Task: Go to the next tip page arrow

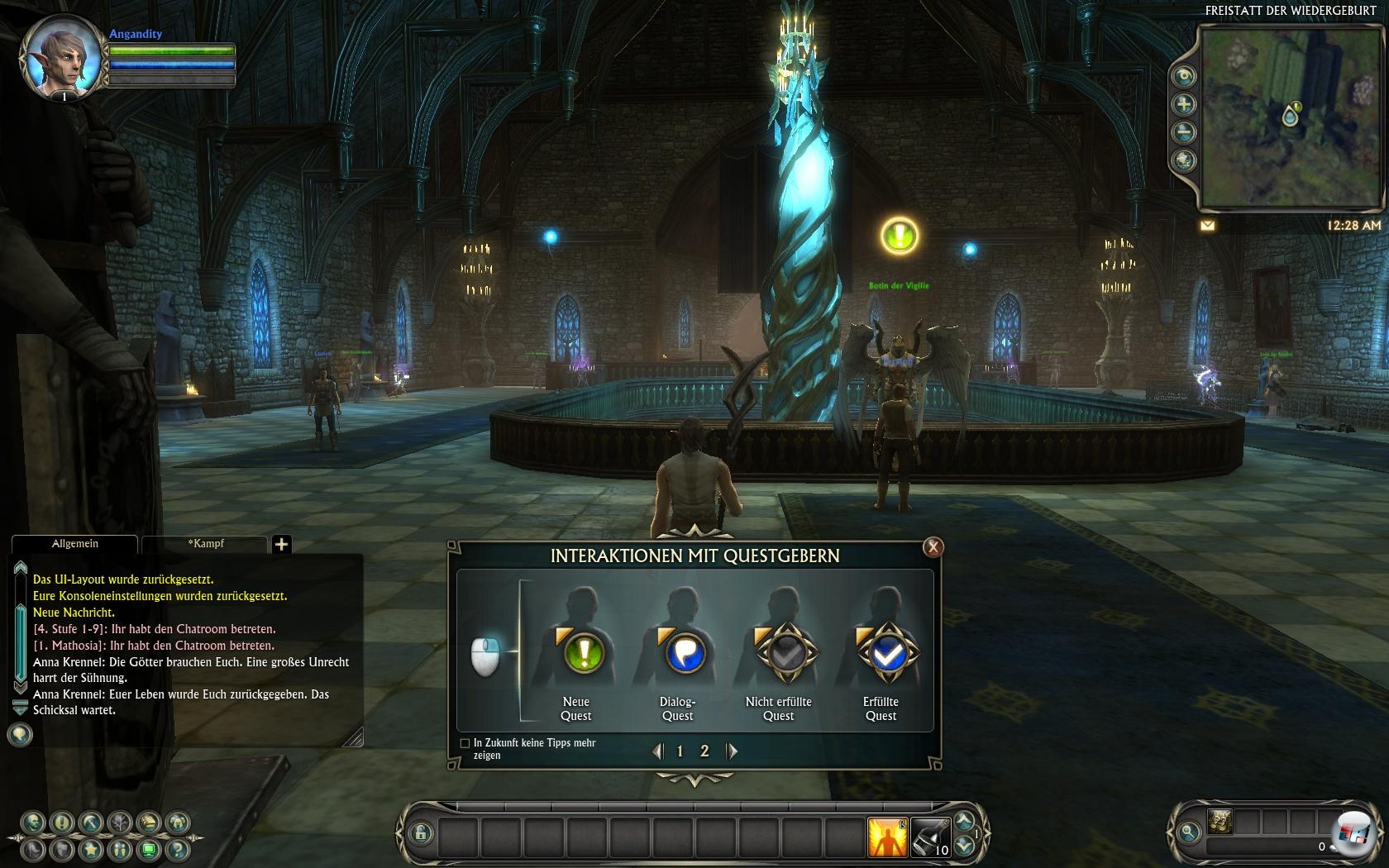Action: (x=732, y=751)
